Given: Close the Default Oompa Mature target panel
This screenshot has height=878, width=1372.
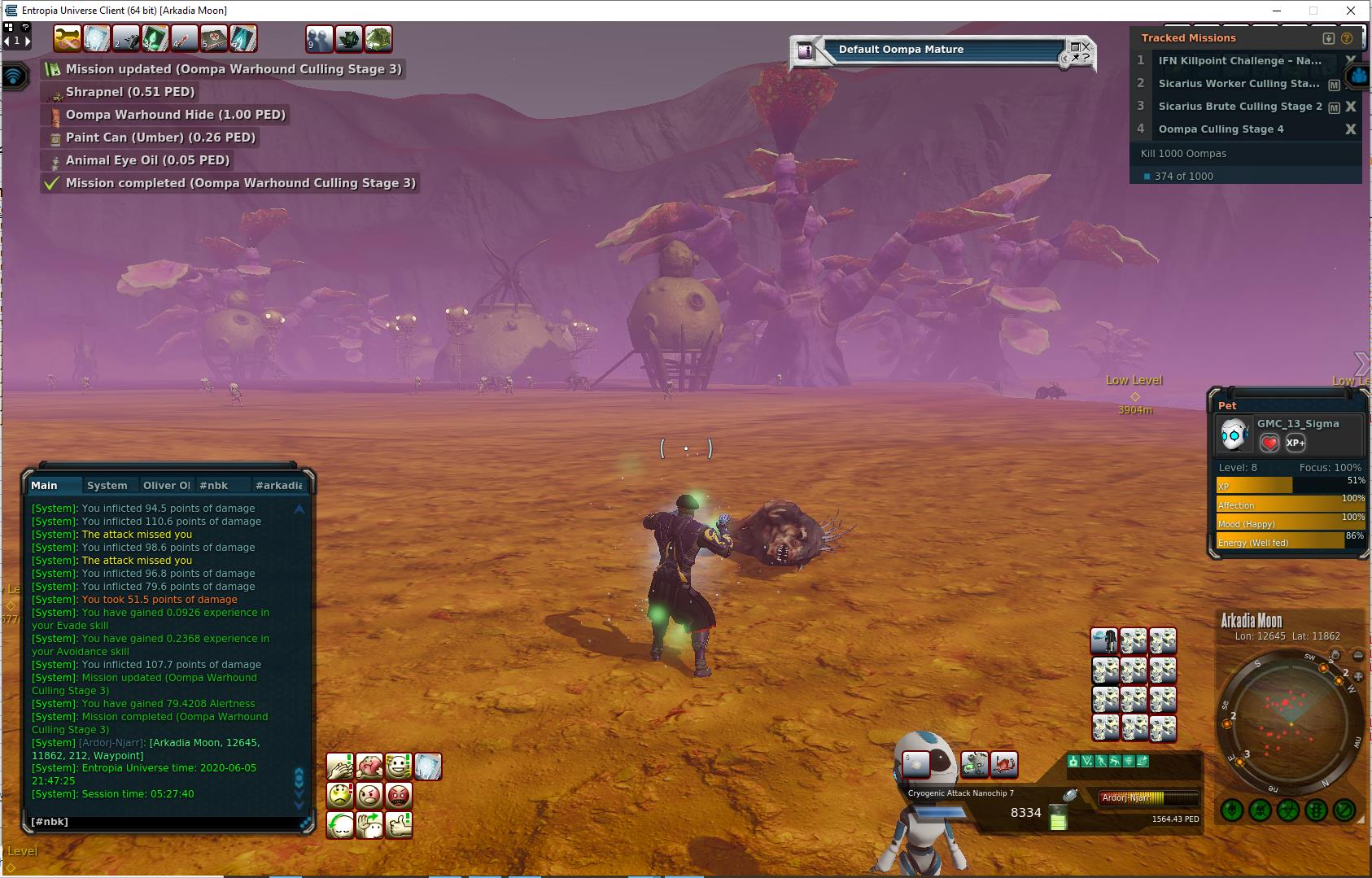Looking at the screenshot, I should click(1086, 47).
